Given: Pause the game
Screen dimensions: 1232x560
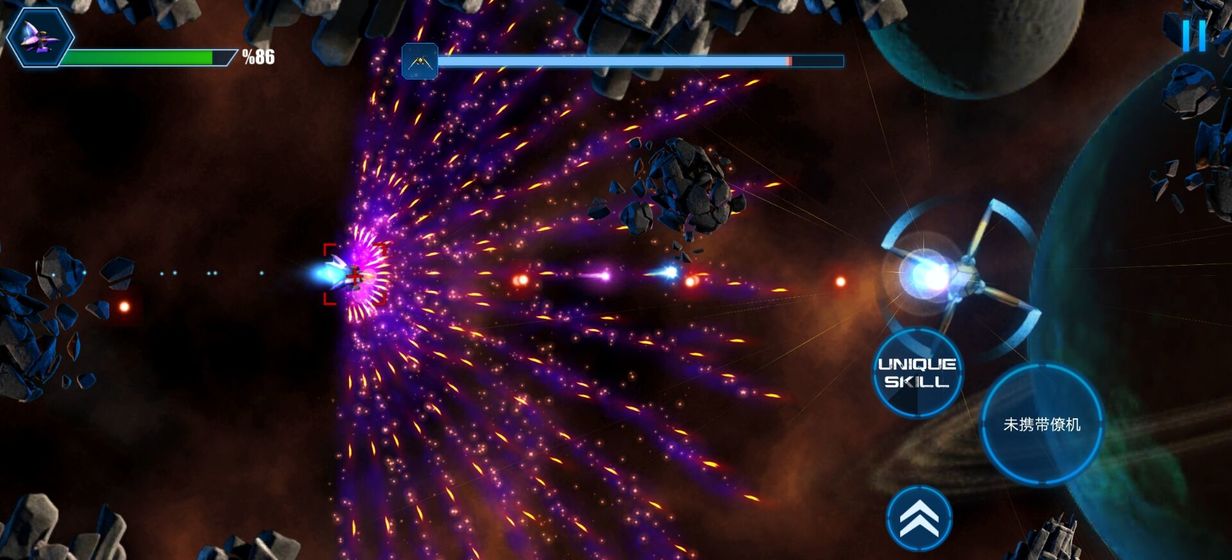Looking at the screenshot, I should [1194, 36].
